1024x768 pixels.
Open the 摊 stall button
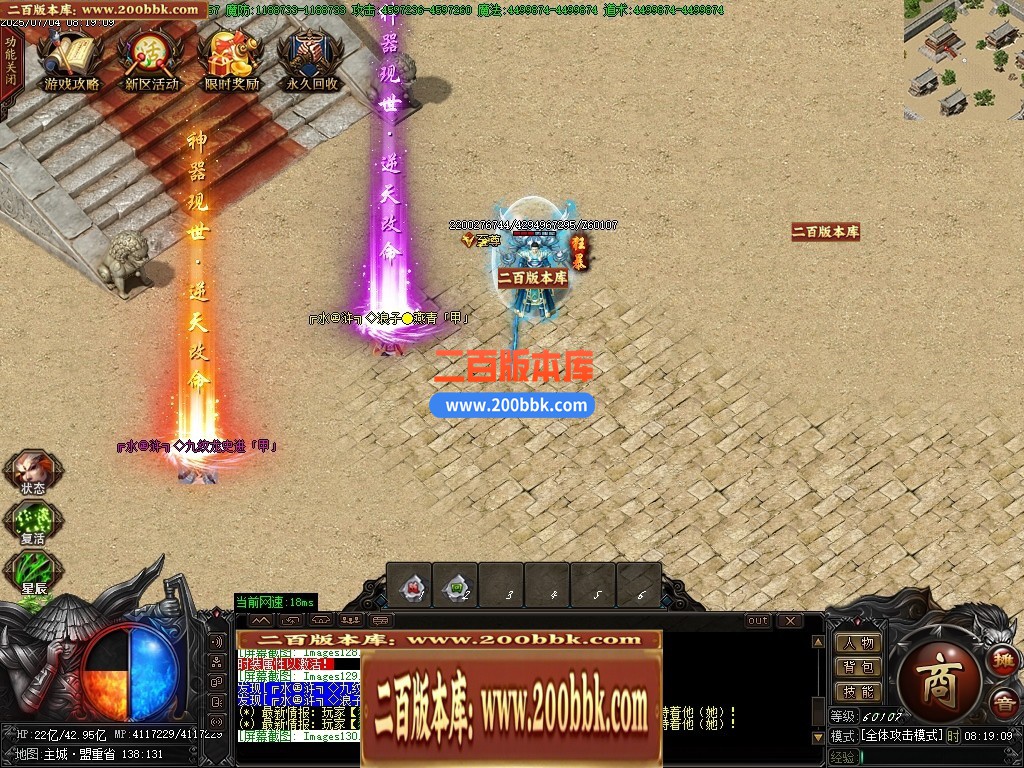pyautogui.click(x=1003, y=659)
